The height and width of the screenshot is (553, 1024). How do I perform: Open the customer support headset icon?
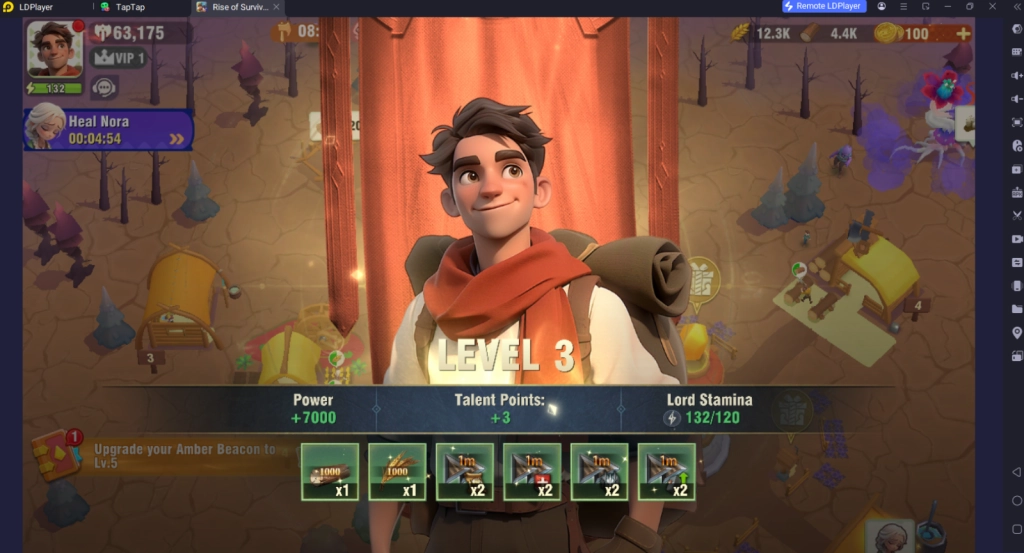pyautogui.click(x=104, y=87)
